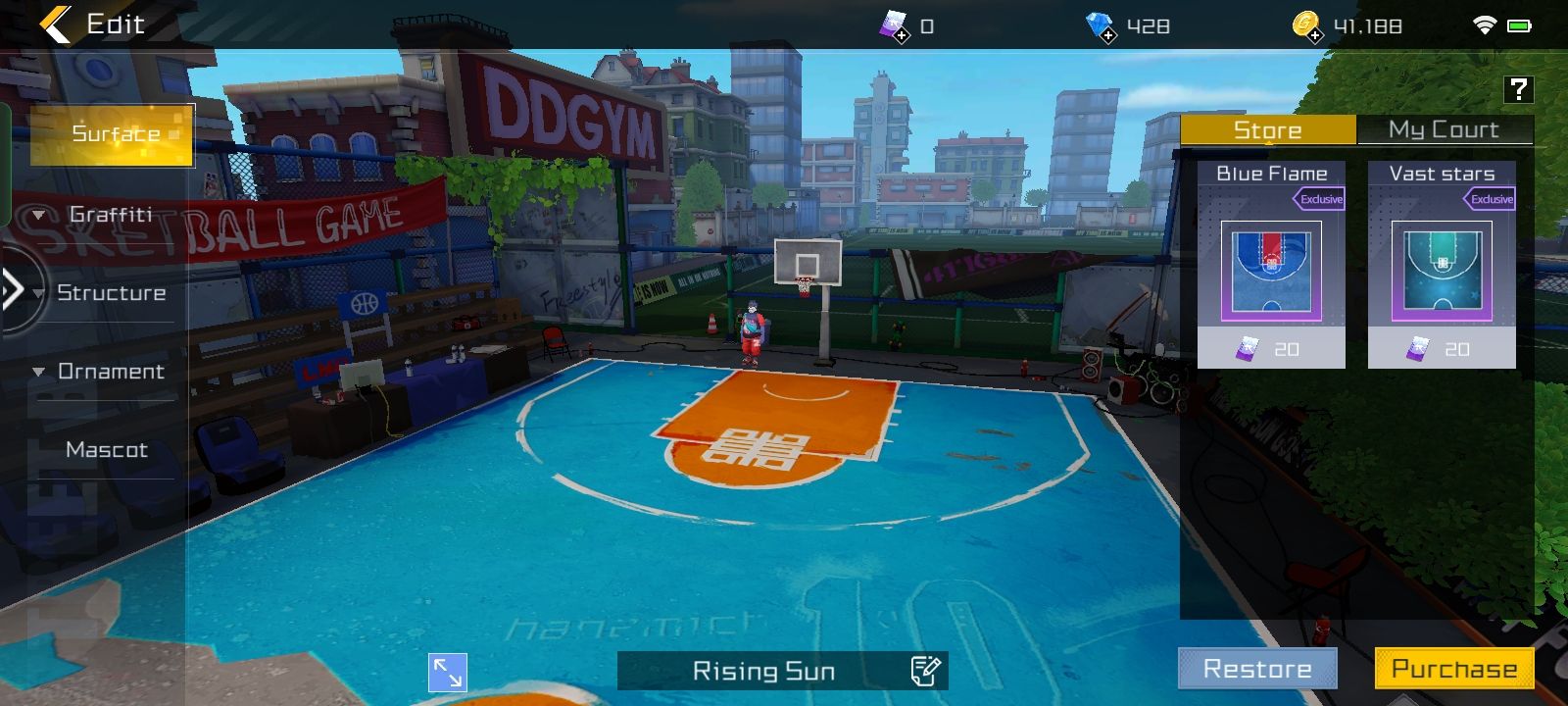Select the Vast stars court surface

tap(1442, 265)
